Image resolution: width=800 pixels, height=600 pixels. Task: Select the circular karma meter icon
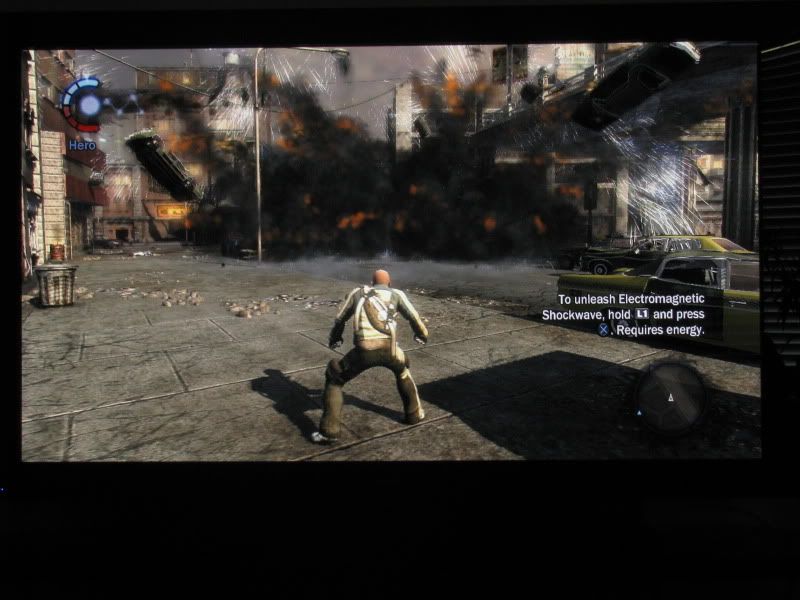click(85, 104)
